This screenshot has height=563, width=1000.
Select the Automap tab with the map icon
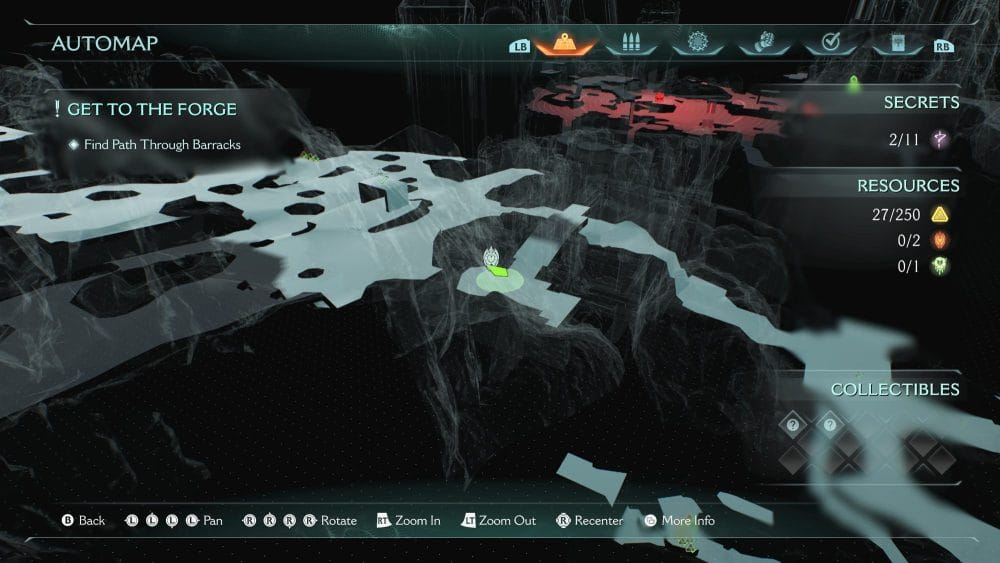(567, 43)
